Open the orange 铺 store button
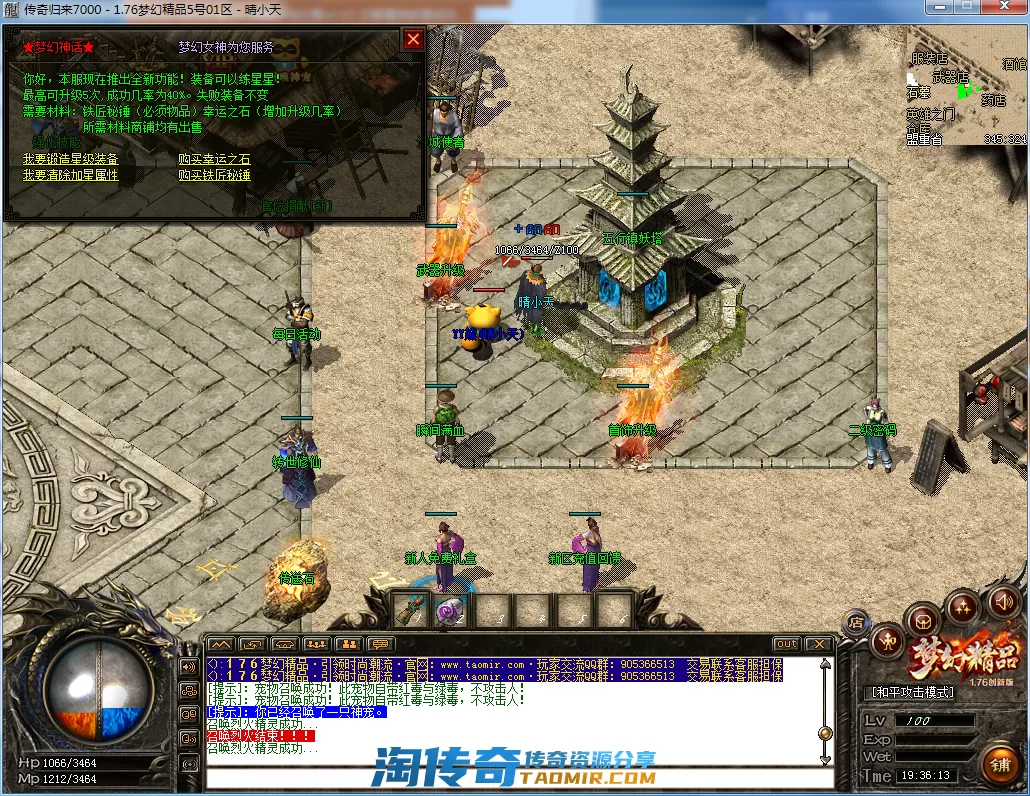 pos(998,765)
